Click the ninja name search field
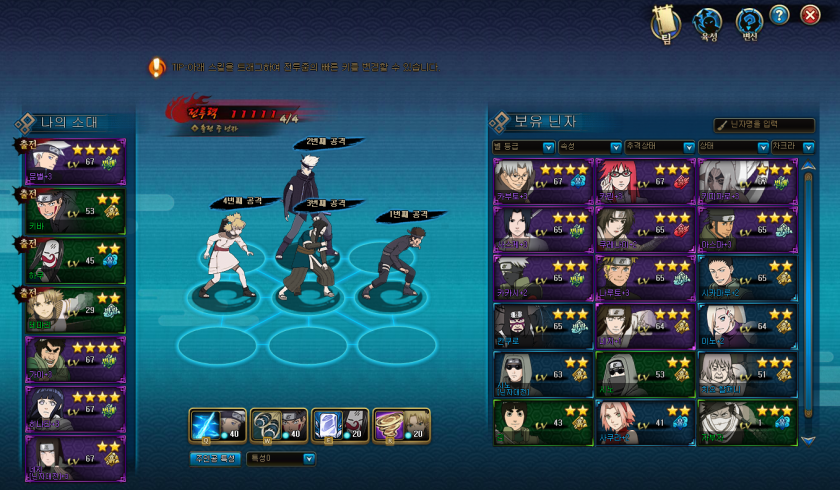The width and height of the screenshot is (840, 490). click(770, 124)
